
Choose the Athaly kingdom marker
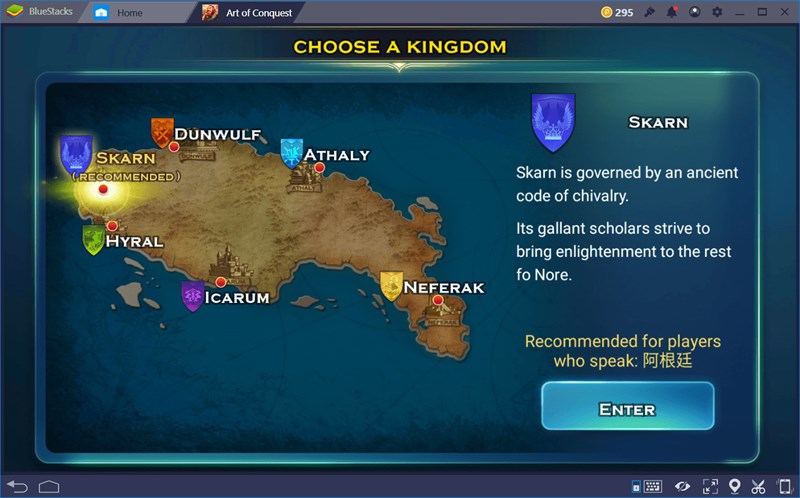319,167
